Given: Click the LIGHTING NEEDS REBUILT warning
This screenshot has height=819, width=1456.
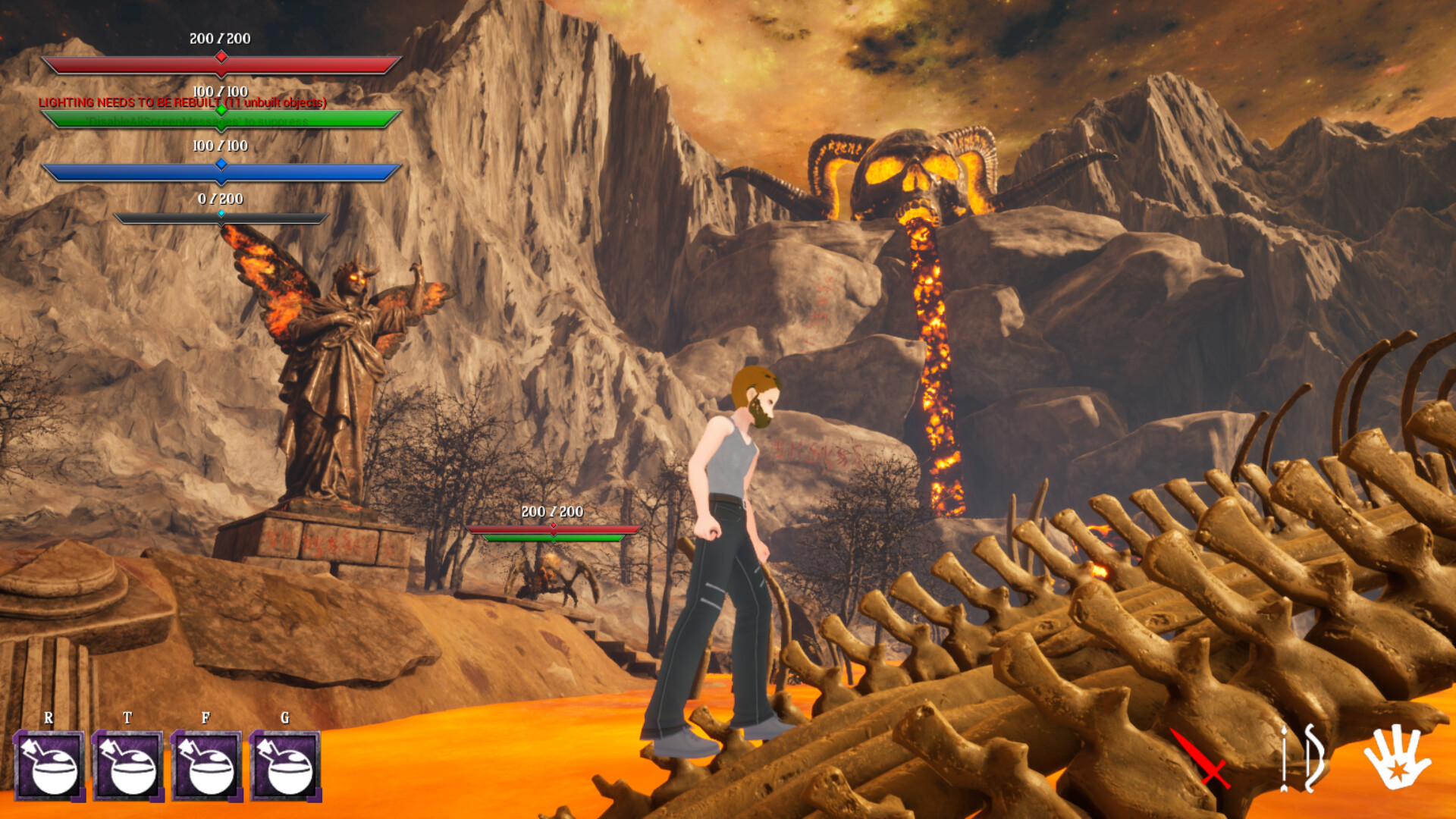Looking at the screenshot, I should click(x=180, y=103).
